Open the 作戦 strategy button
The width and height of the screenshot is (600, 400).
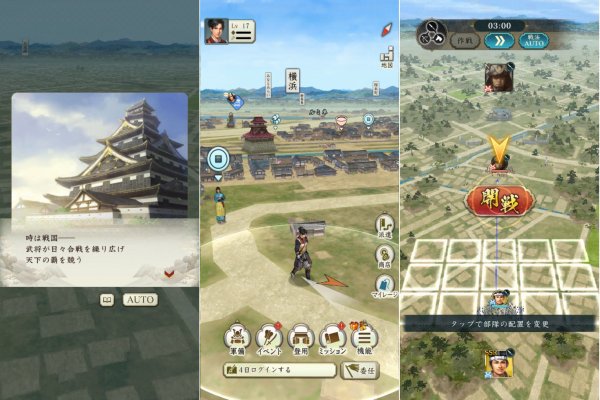point(463,41)
